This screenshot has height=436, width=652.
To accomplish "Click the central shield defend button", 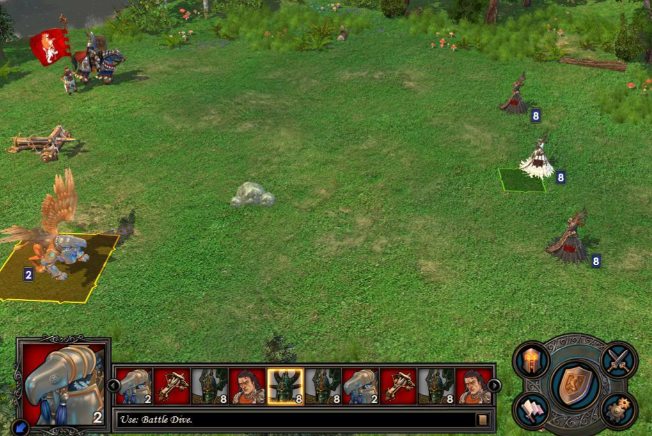I will tap(575, 383).
